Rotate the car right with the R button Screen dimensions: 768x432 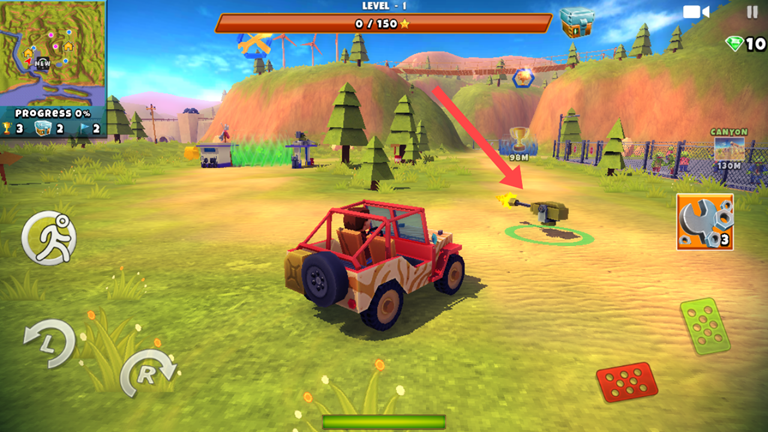[x=147, y=375]
